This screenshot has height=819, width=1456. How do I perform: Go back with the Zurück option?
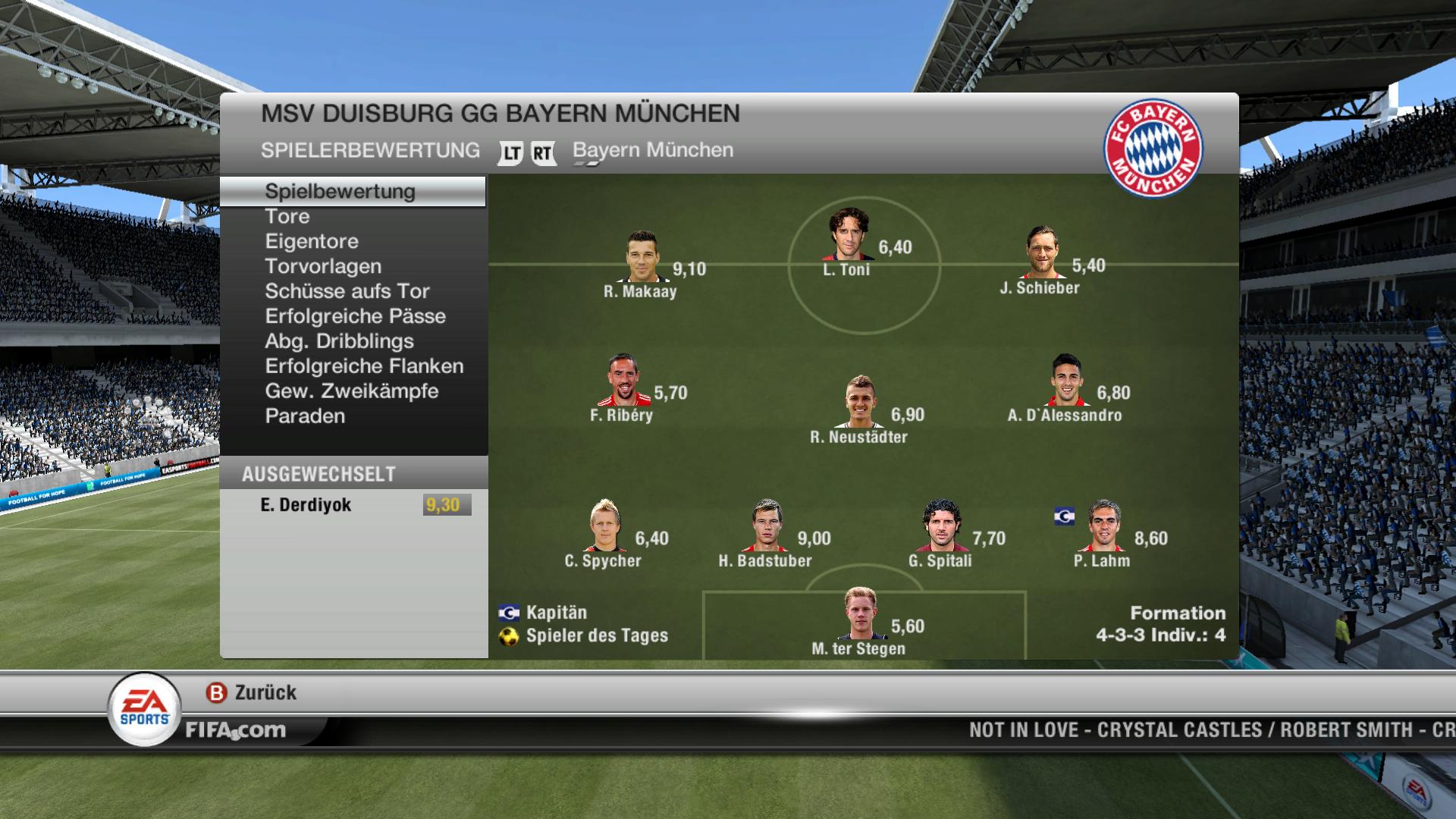[252, 692]
